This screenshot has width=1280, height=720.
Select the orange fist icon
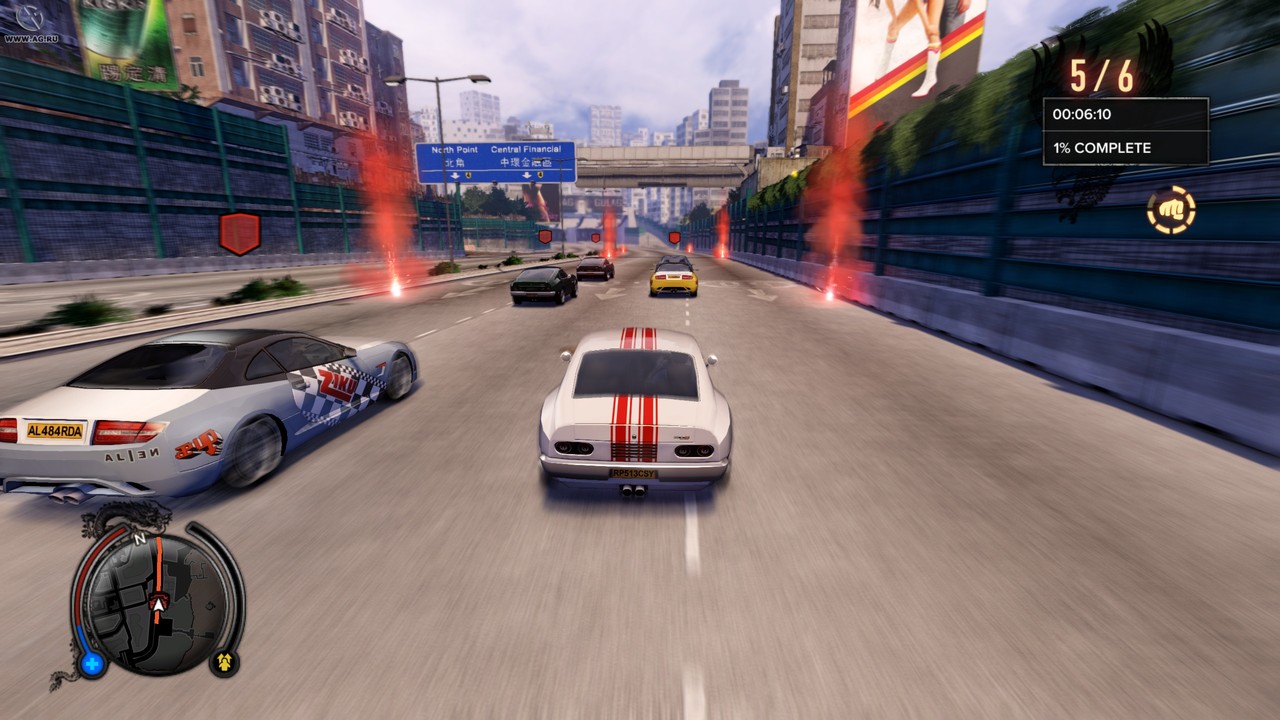coord(1171,210)
